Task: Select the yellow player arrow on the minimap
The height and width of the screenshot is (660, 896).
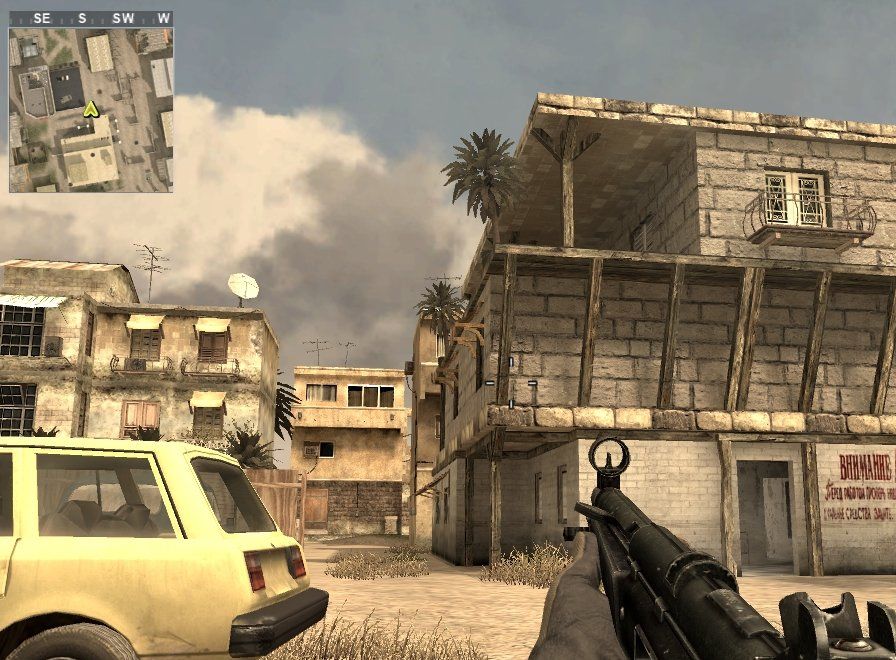Action: click(x=91, y=109)
